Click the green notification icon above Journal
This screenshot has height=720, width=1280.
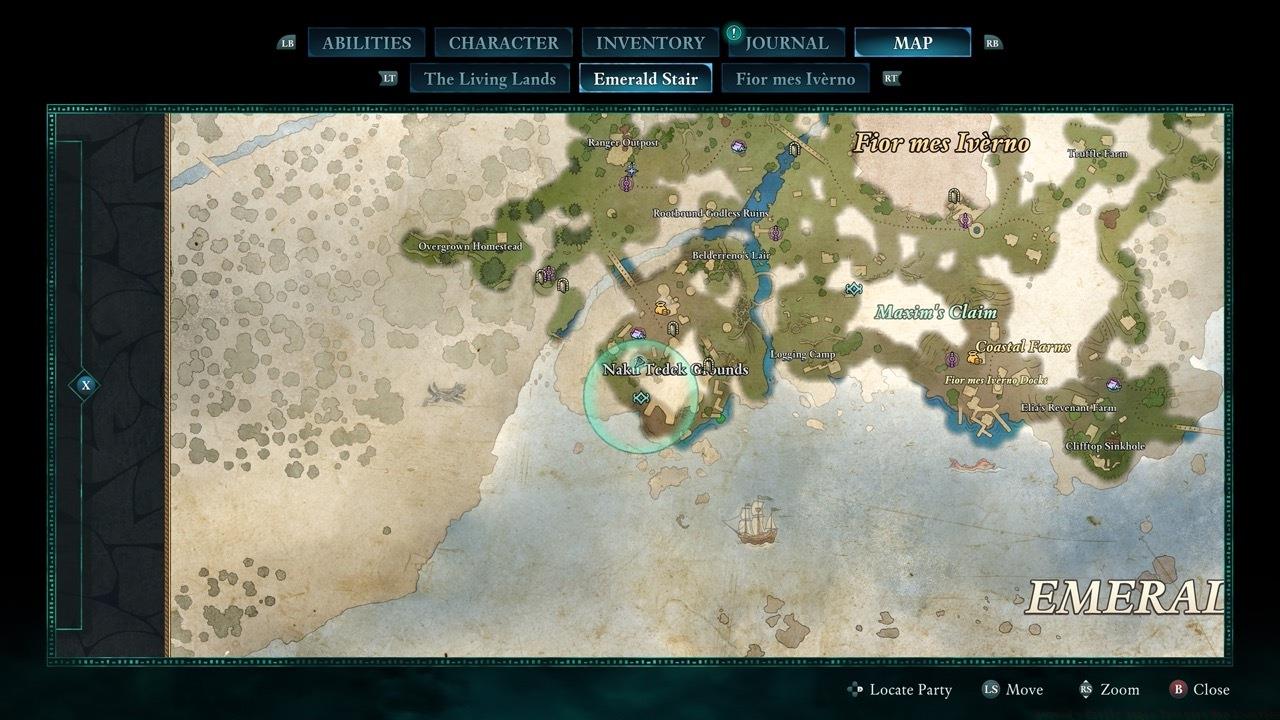[x=733, y=31]
